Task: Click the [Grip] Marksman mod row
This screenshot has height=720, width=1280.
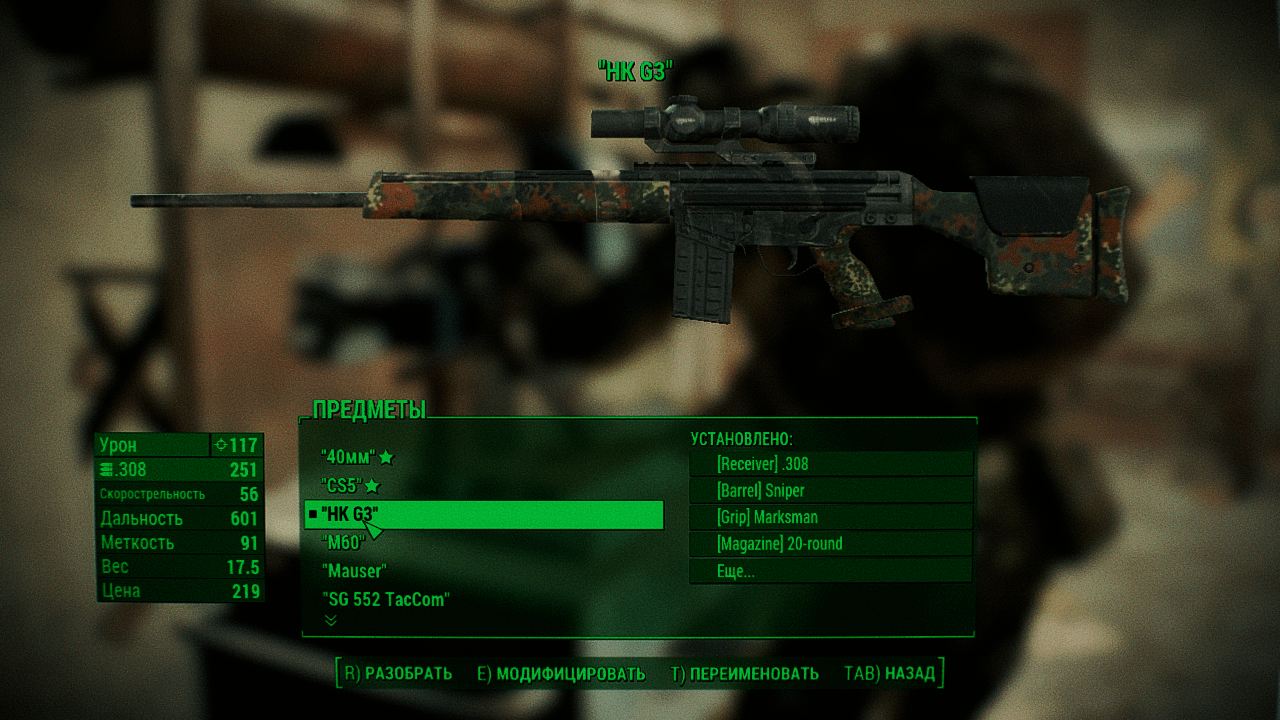Action: (x=830, y=517)
